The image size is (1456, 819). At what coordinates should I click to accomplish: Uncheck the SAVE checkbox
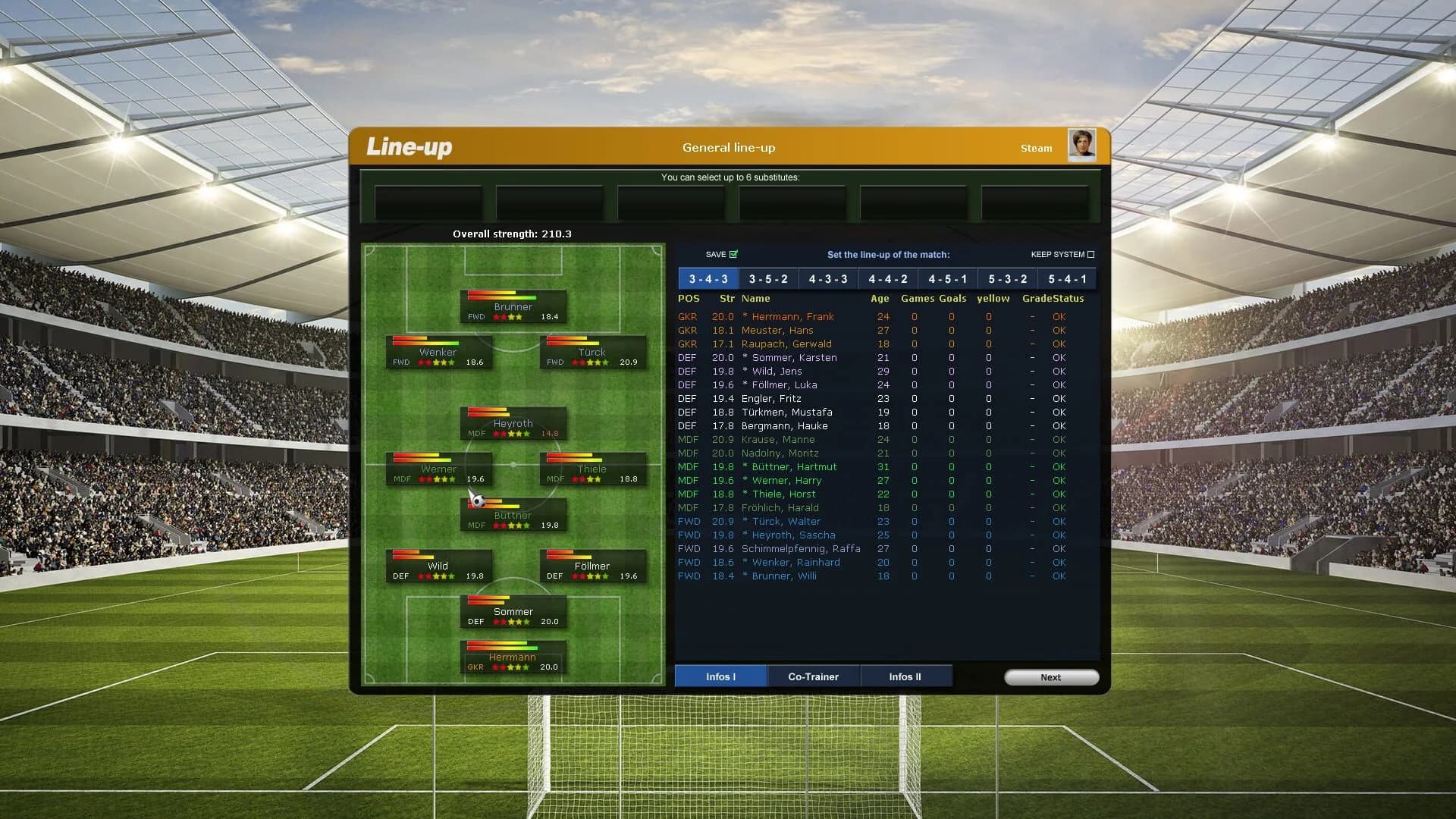tap(733, 254)
